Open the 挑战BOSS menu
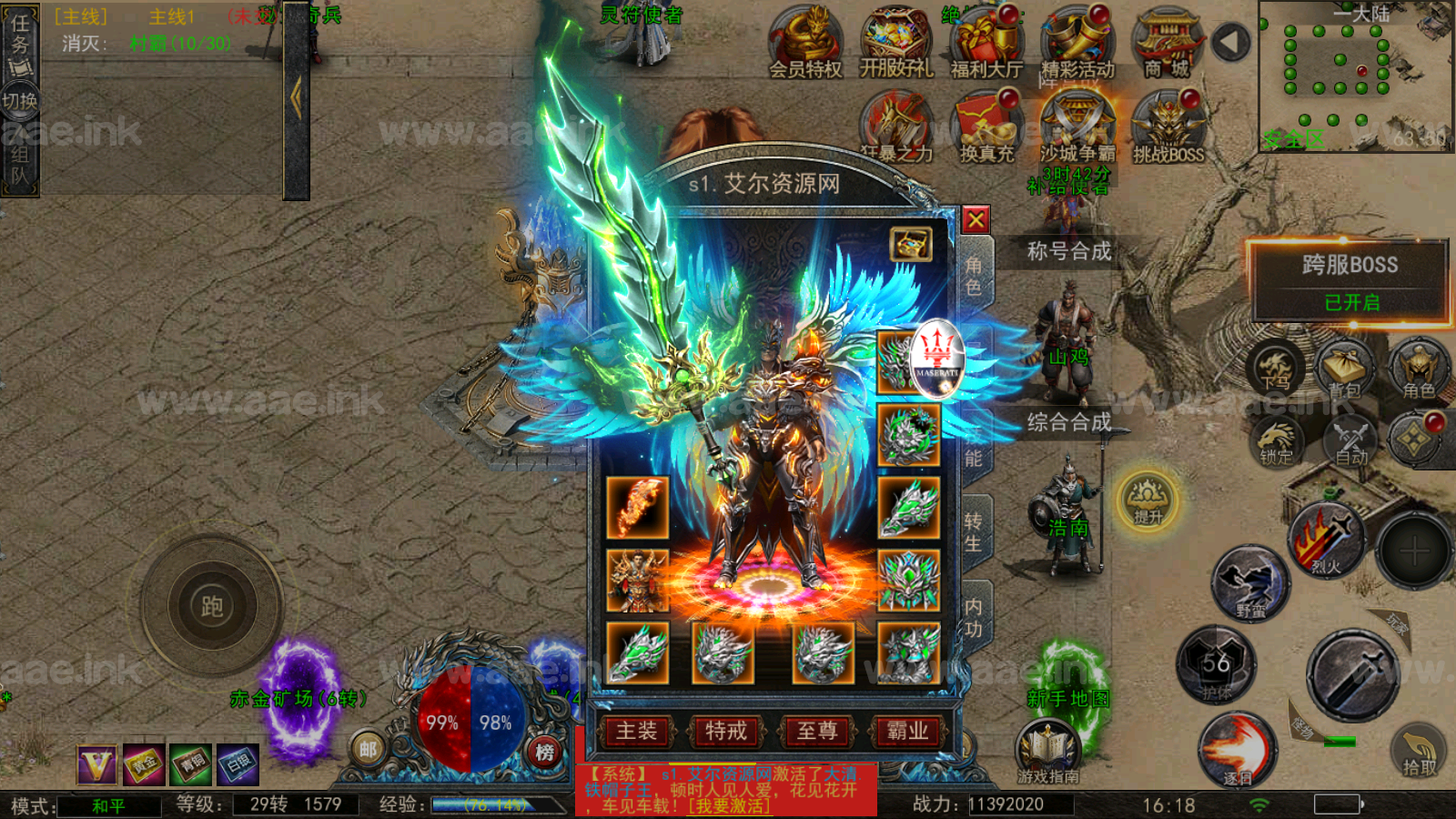The width and height of the screenshot is (1456, 819). coord(1168,127)
